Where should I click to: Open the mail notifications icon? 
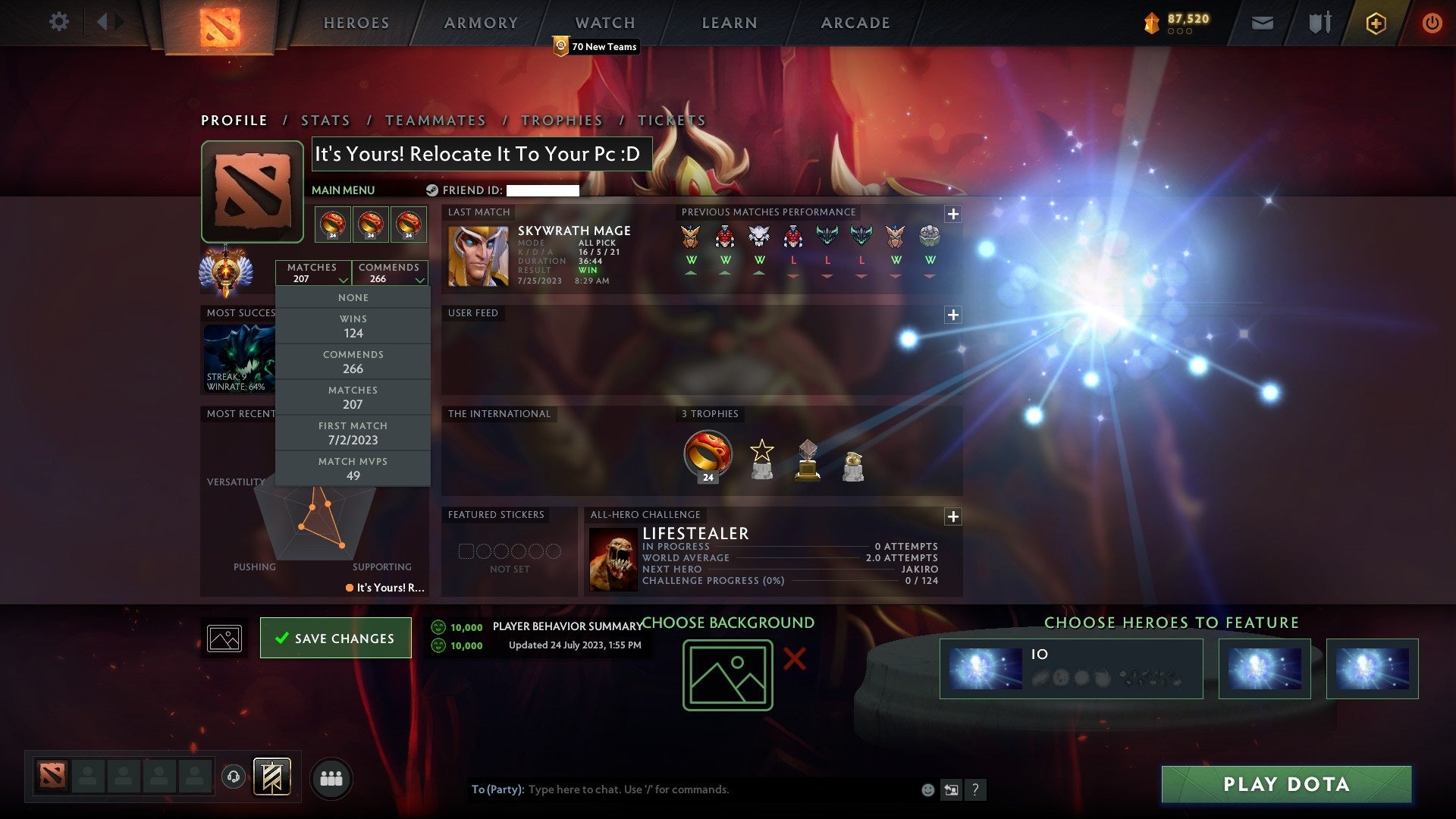click(1263, 22)
